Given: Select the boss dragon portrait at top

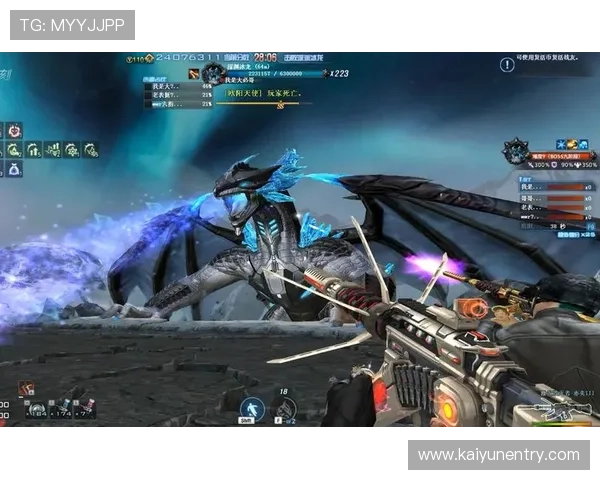Looking at the screenshot, I should click(x=212, y=74).
